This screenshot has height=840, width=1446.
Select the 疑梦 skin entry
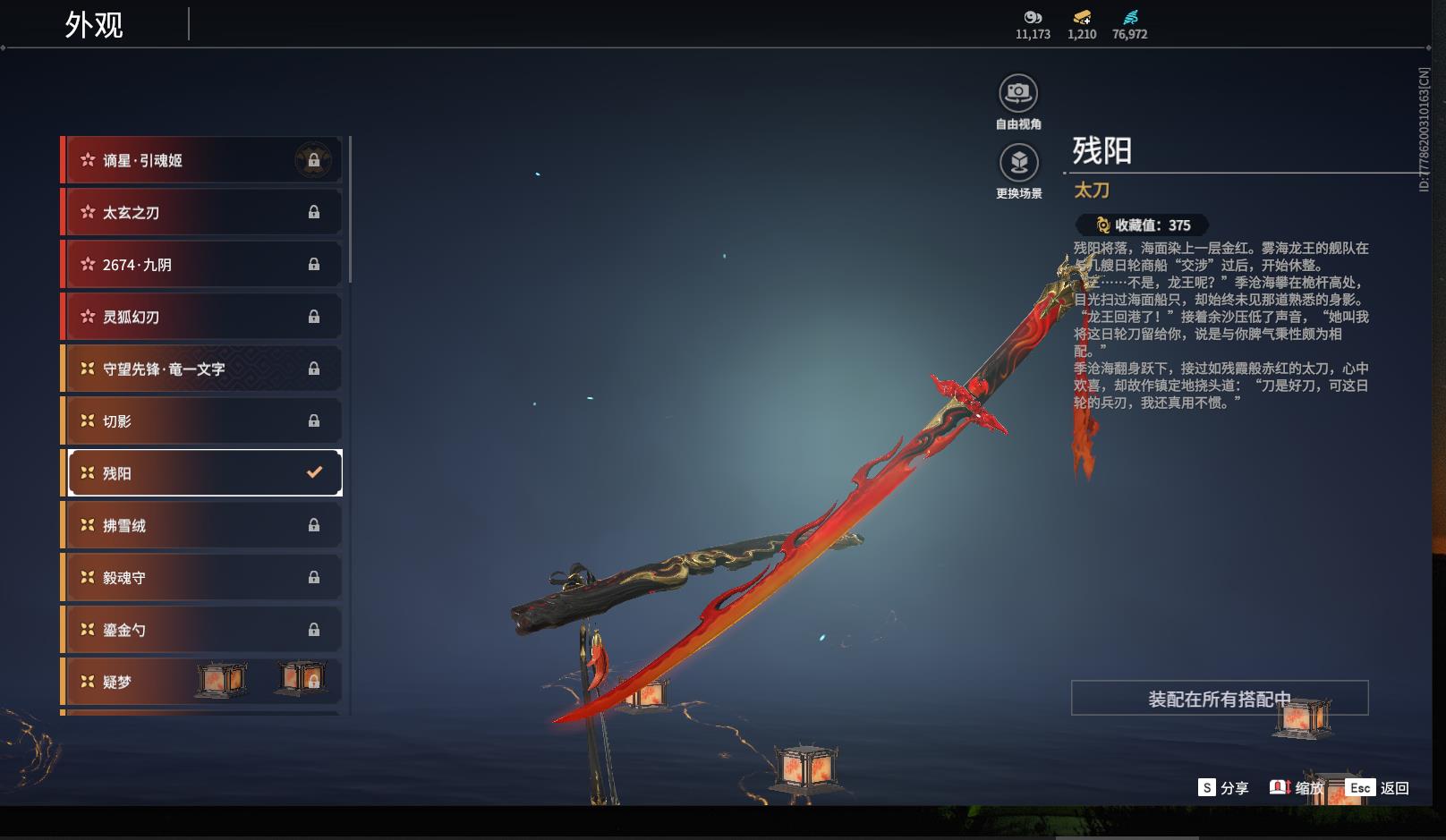pyautogui.click(x=143, y=682)
